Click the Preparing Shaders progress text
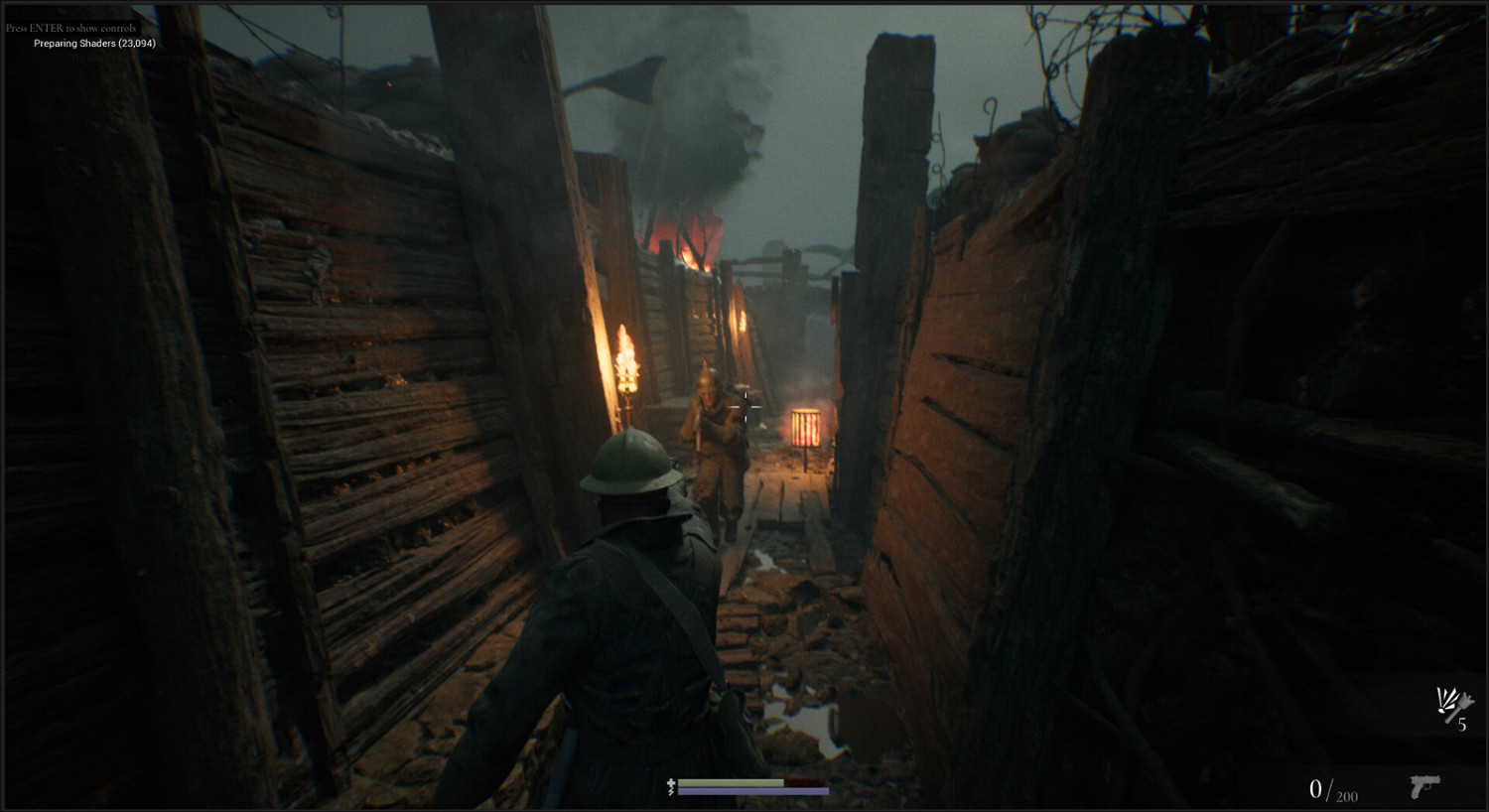The width and height of the screenshot is (1489, 812). [96, 44]
